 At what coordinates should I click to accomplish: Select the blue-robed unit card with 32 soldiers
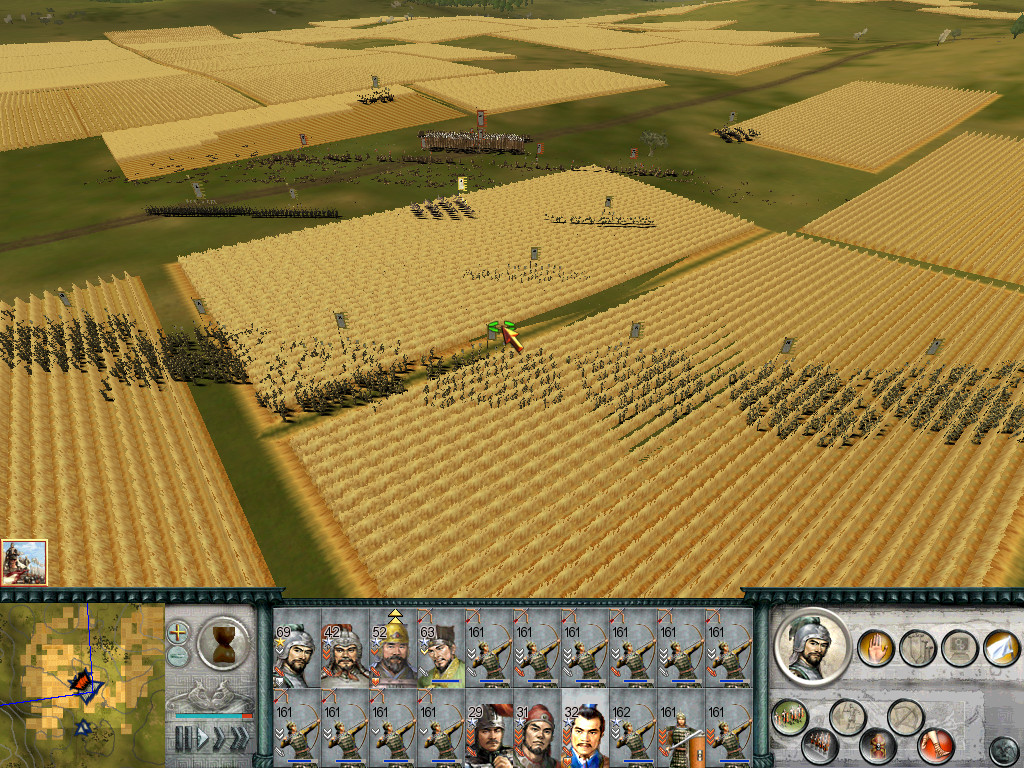click(584, 729)
